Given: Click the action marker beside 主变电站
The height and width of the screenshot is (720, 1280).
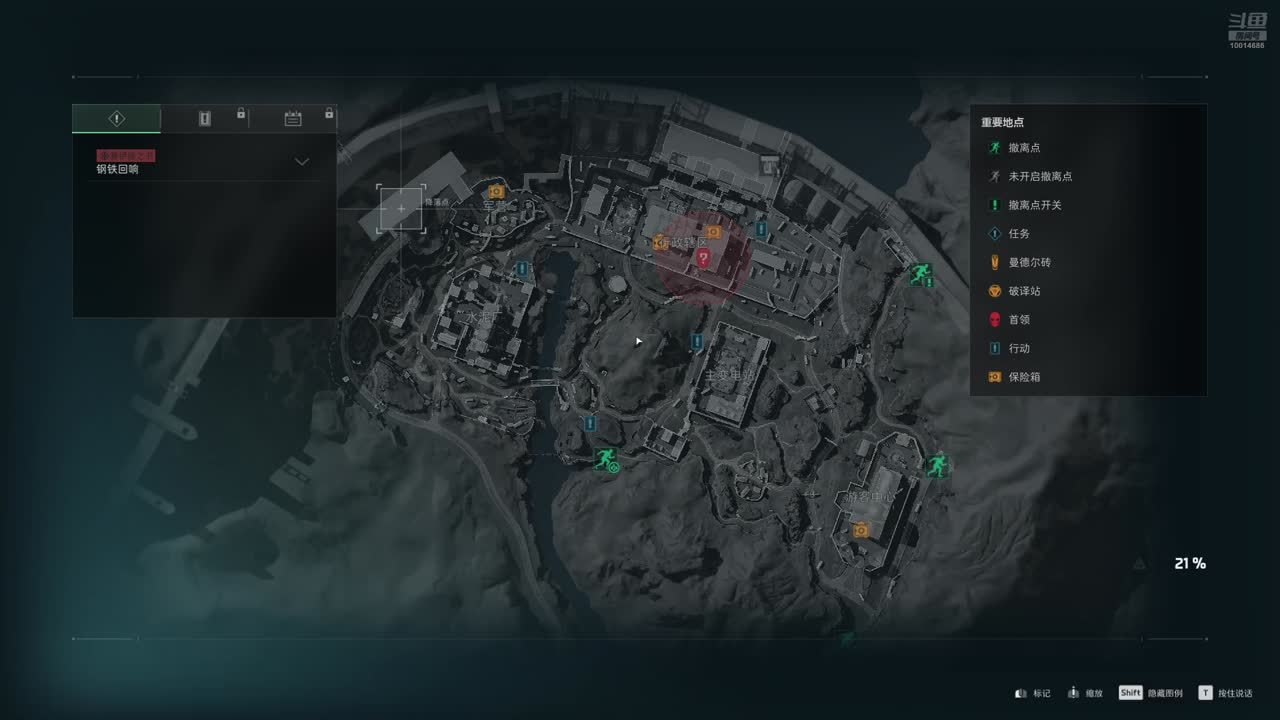Looking at the screenshot, I should tap(697, 341).
